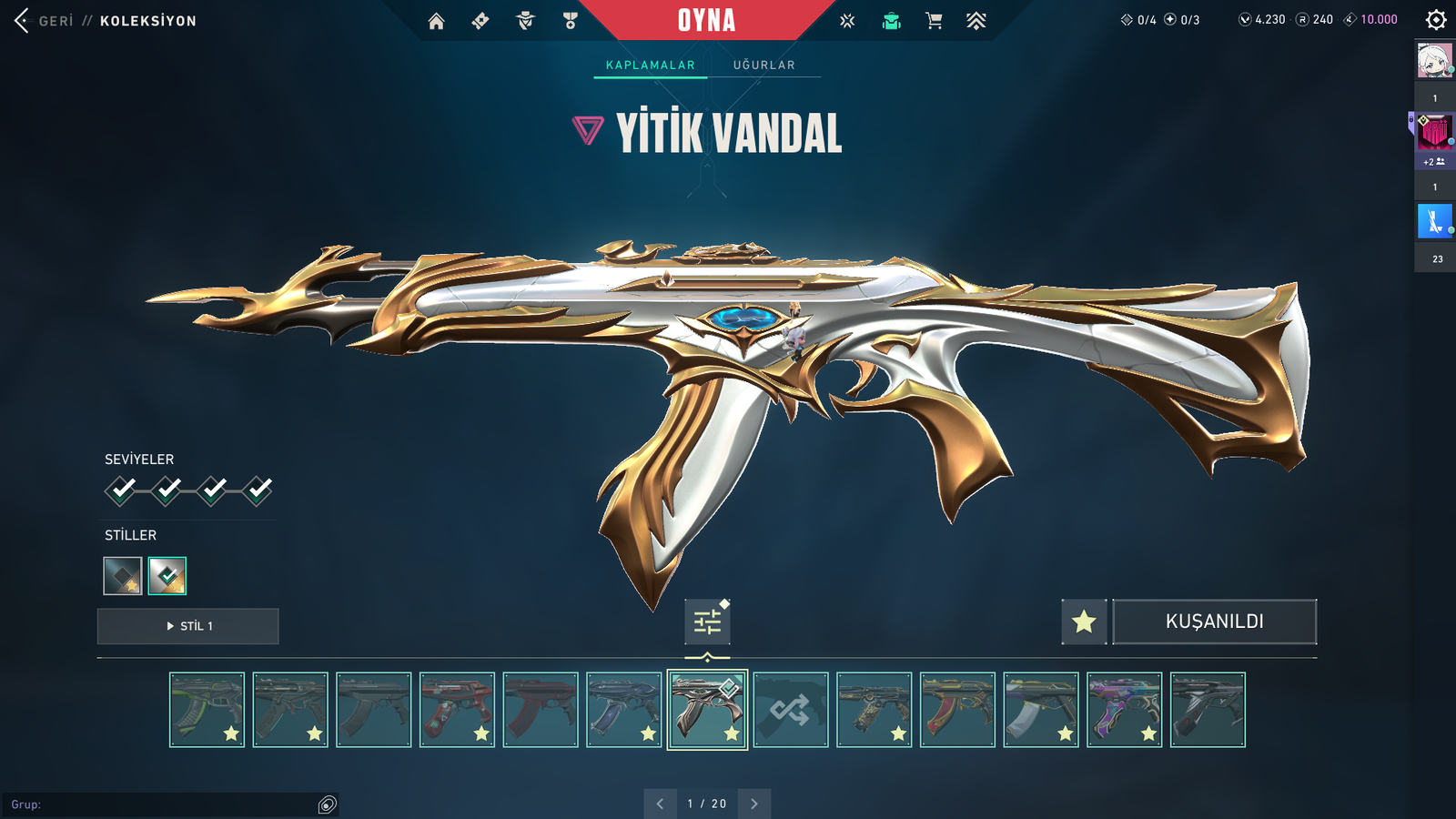Start a match with OYNA
The width and height of the screenshot is (1456, 819).
coord(706,20)
